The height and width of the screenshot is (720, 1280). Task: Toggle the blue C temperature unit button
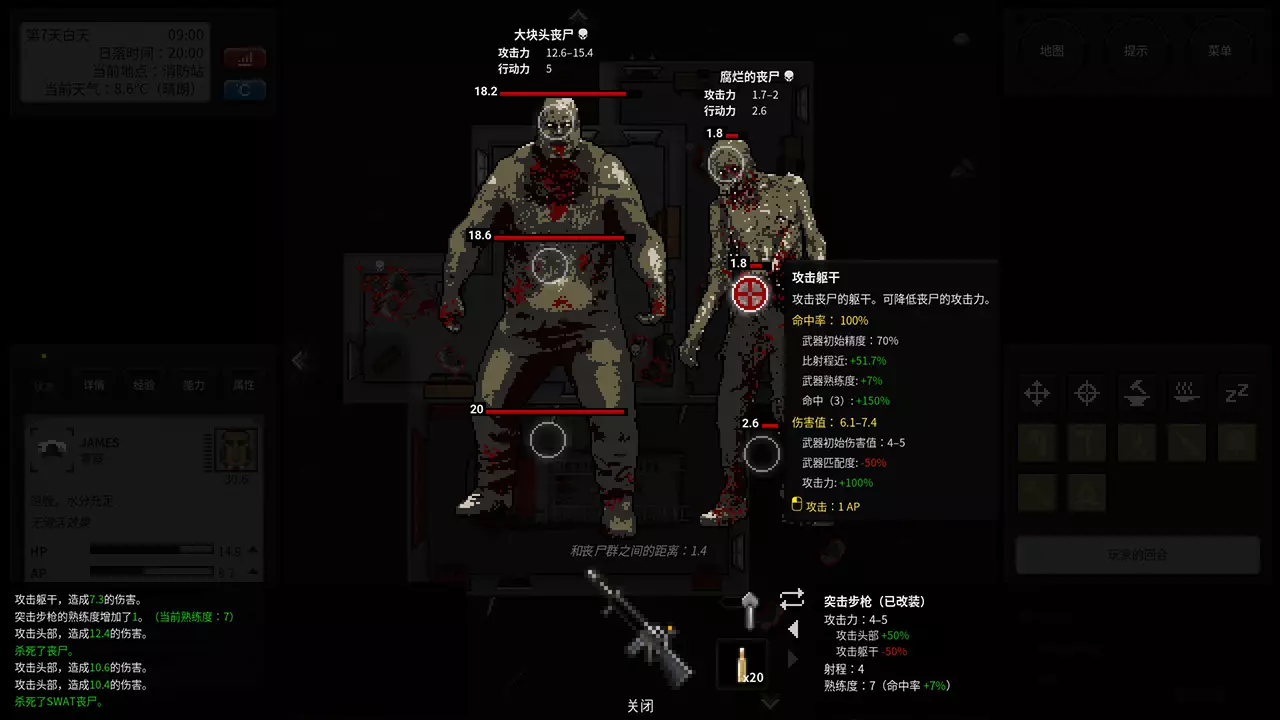(244, 90)
